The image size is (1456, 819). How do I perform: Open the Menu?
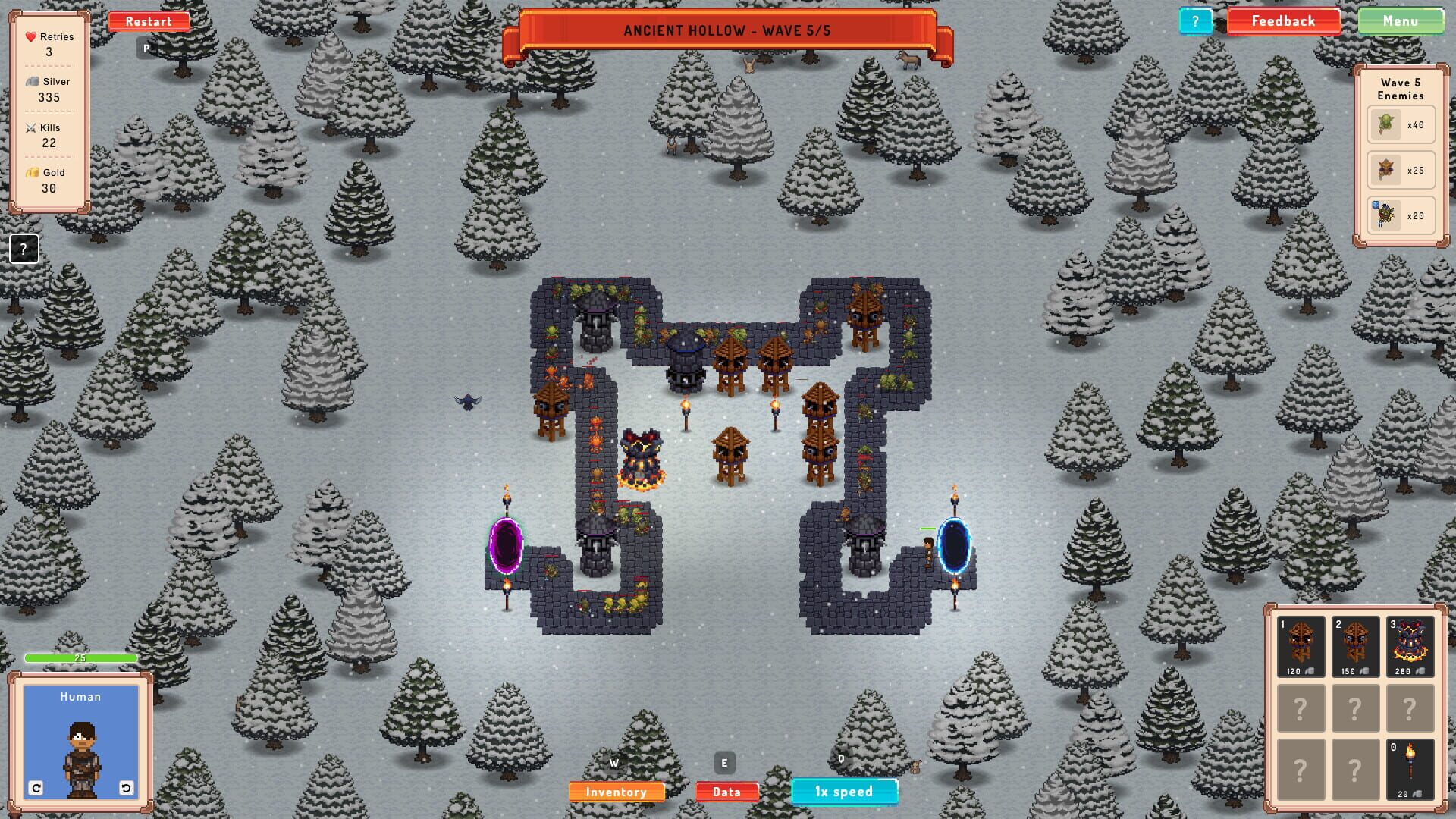coord(1401,20)
